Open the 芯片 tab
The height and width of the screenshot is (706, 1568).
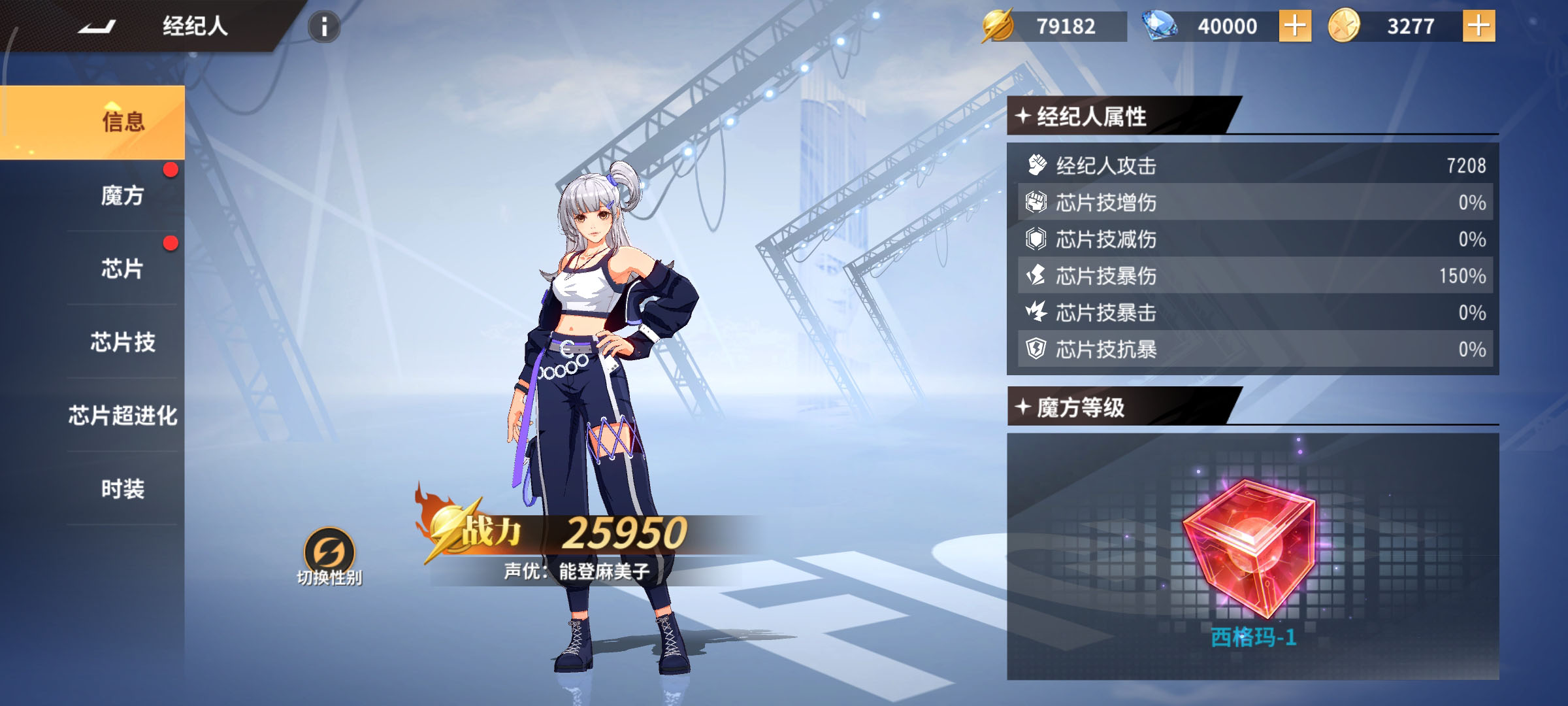tap(123, 269)
